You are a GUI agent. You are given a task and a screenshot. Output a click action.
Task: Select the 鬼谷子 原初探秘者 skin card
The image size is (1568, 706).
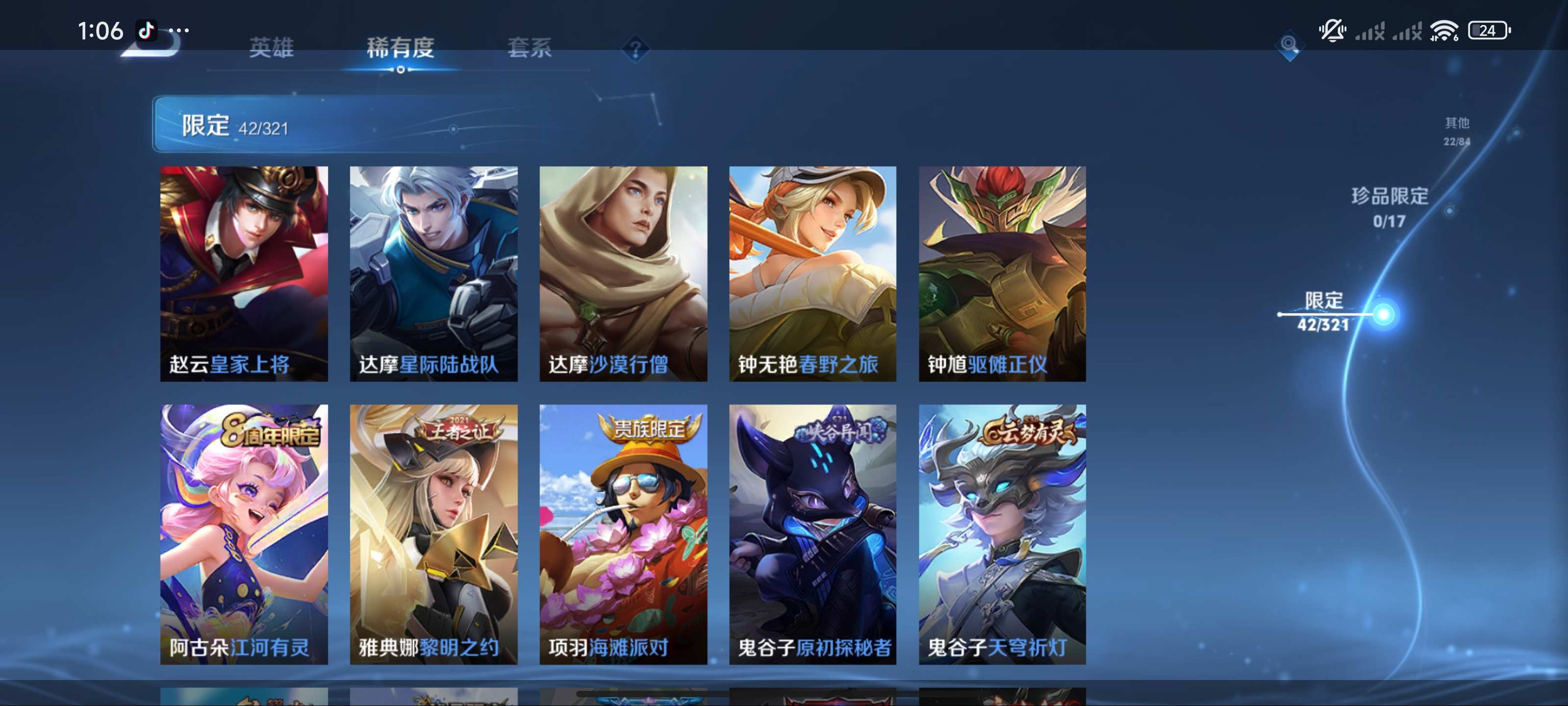812,533
